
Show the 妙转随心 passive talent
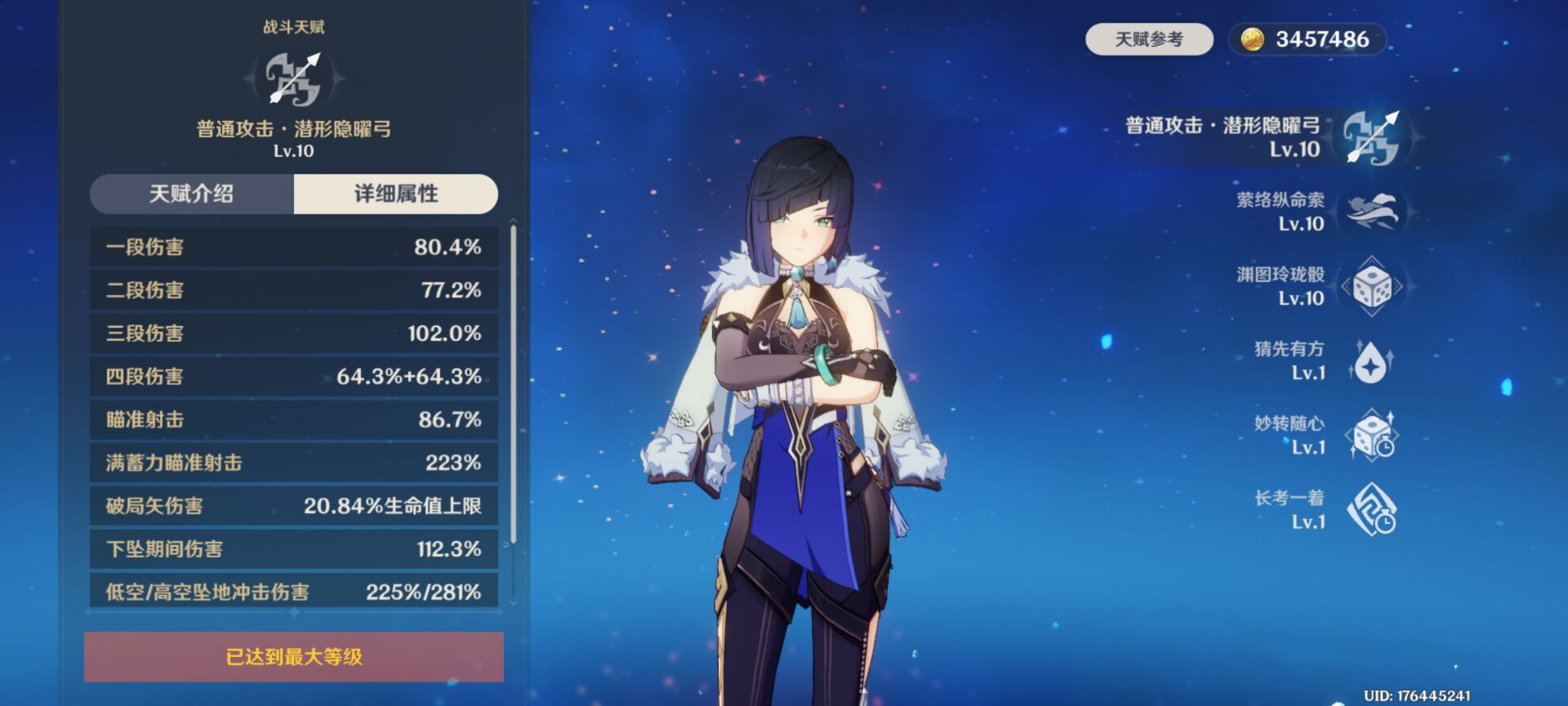tap(1372, 436)
